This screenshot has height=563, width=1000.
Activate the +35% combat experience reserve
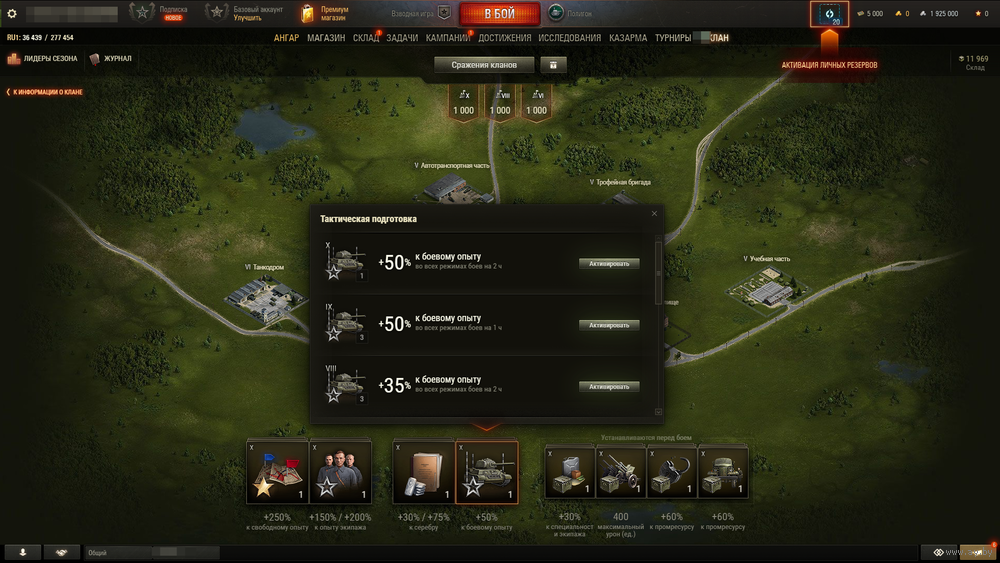(x=609, y=386)
